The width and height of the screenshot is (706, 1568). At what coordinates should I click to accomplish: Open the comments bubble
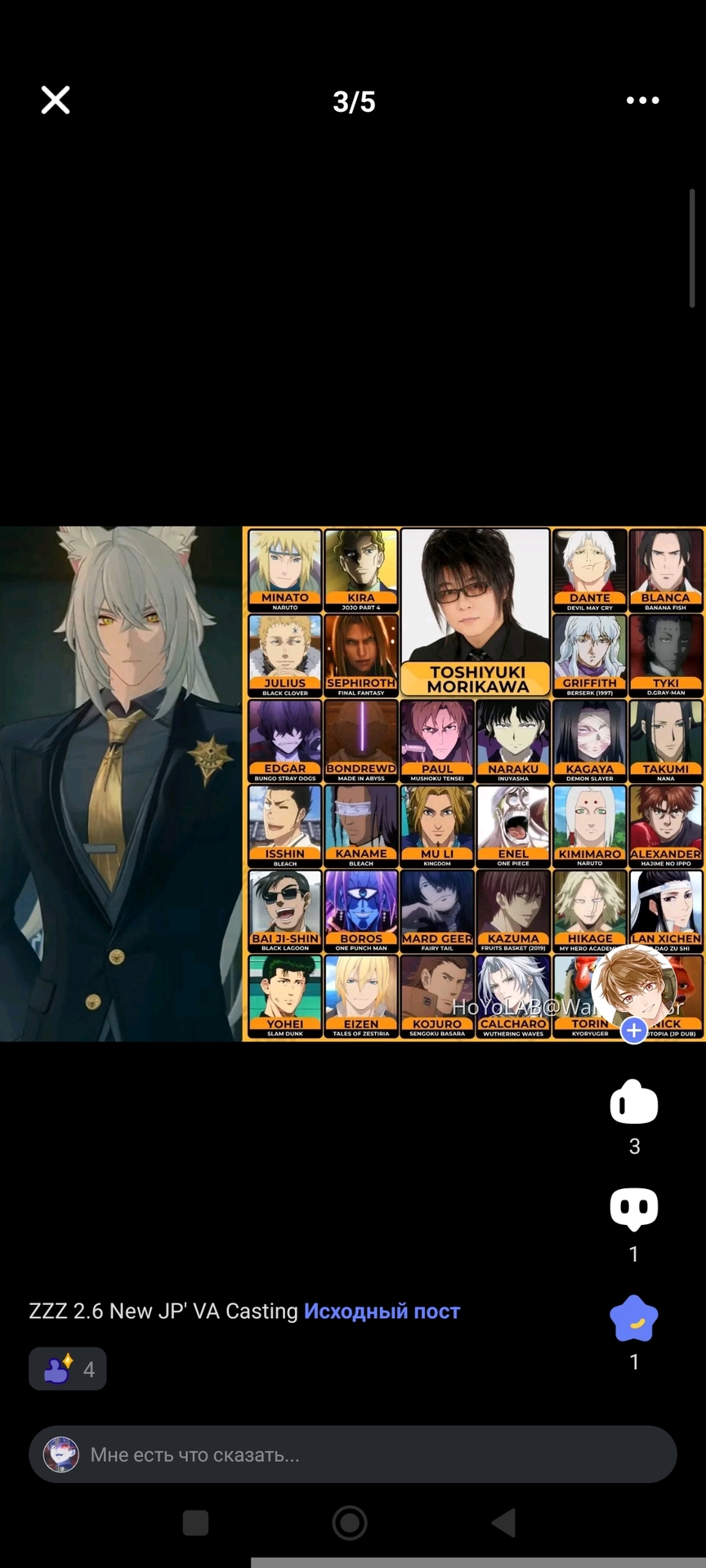[x=634, y=1209]
